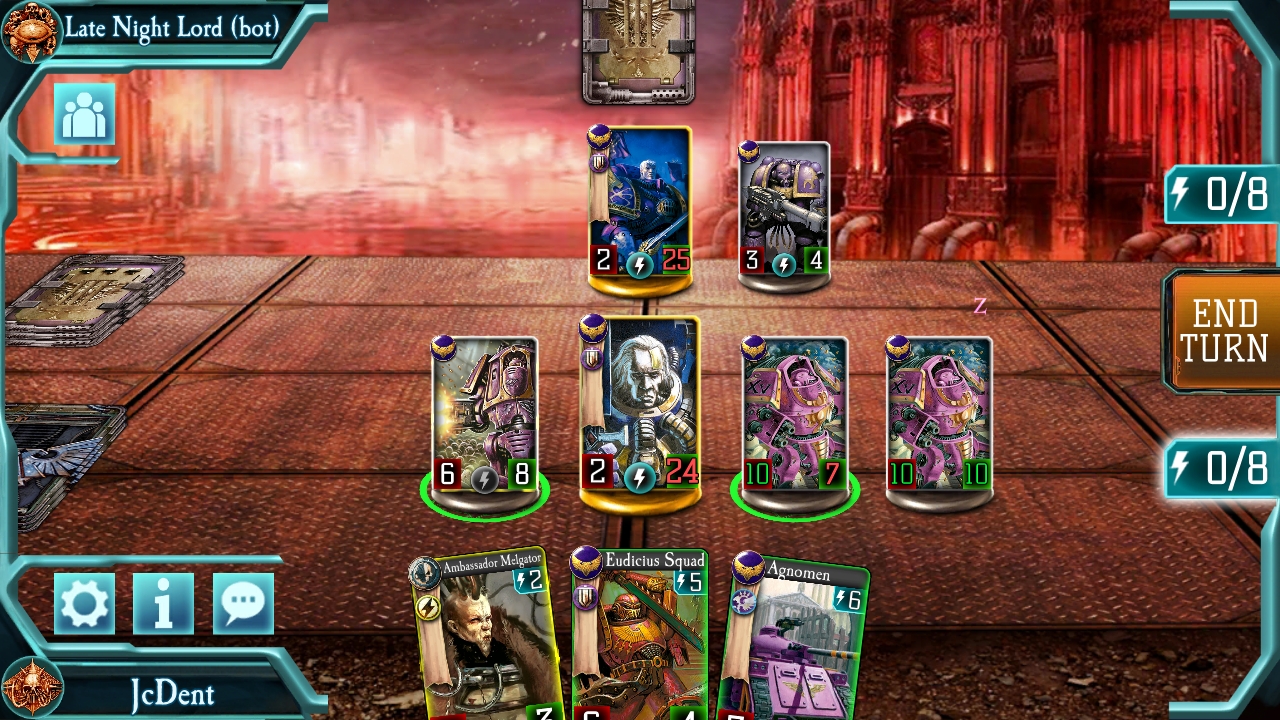
Task: Select my unit with 6 attack and 8 health
Action: (485, 415)
